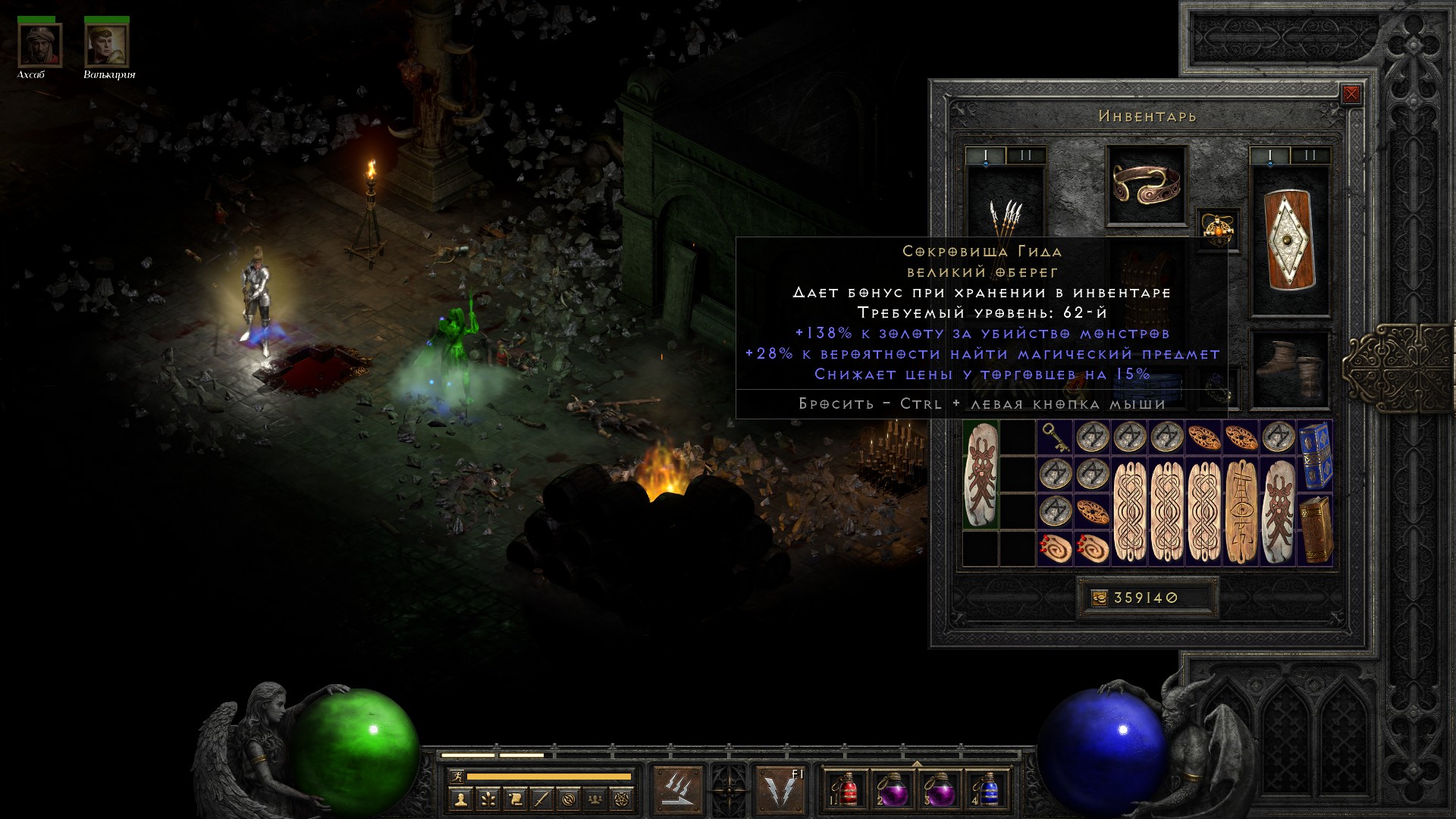
Task: Select the golden Tome of Identify
Action: [1316, 529]
